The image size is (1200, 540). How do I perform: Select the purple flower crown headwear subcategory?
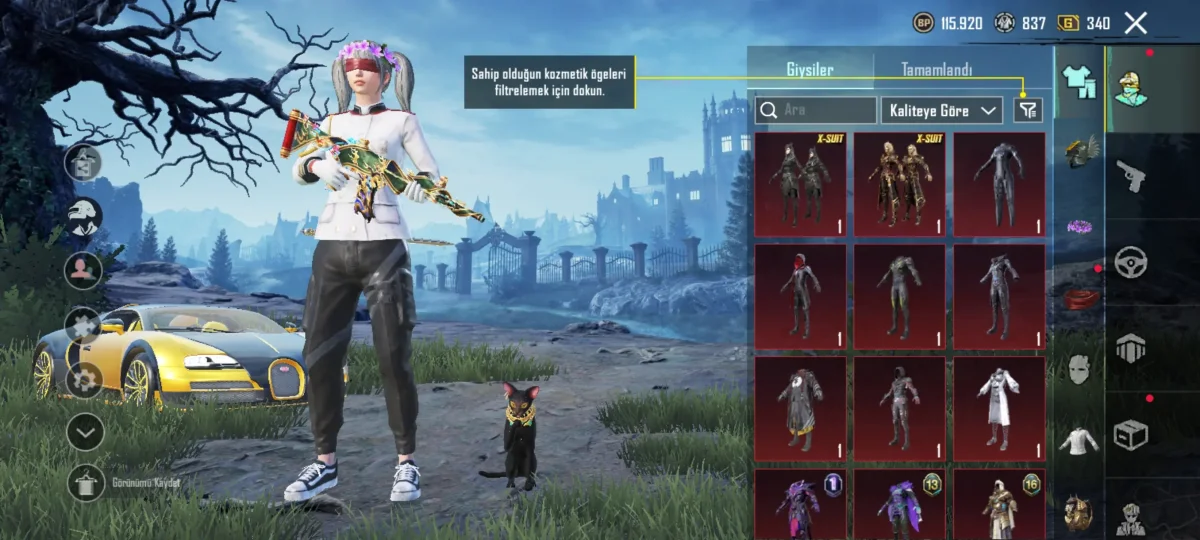(1078, 226)
